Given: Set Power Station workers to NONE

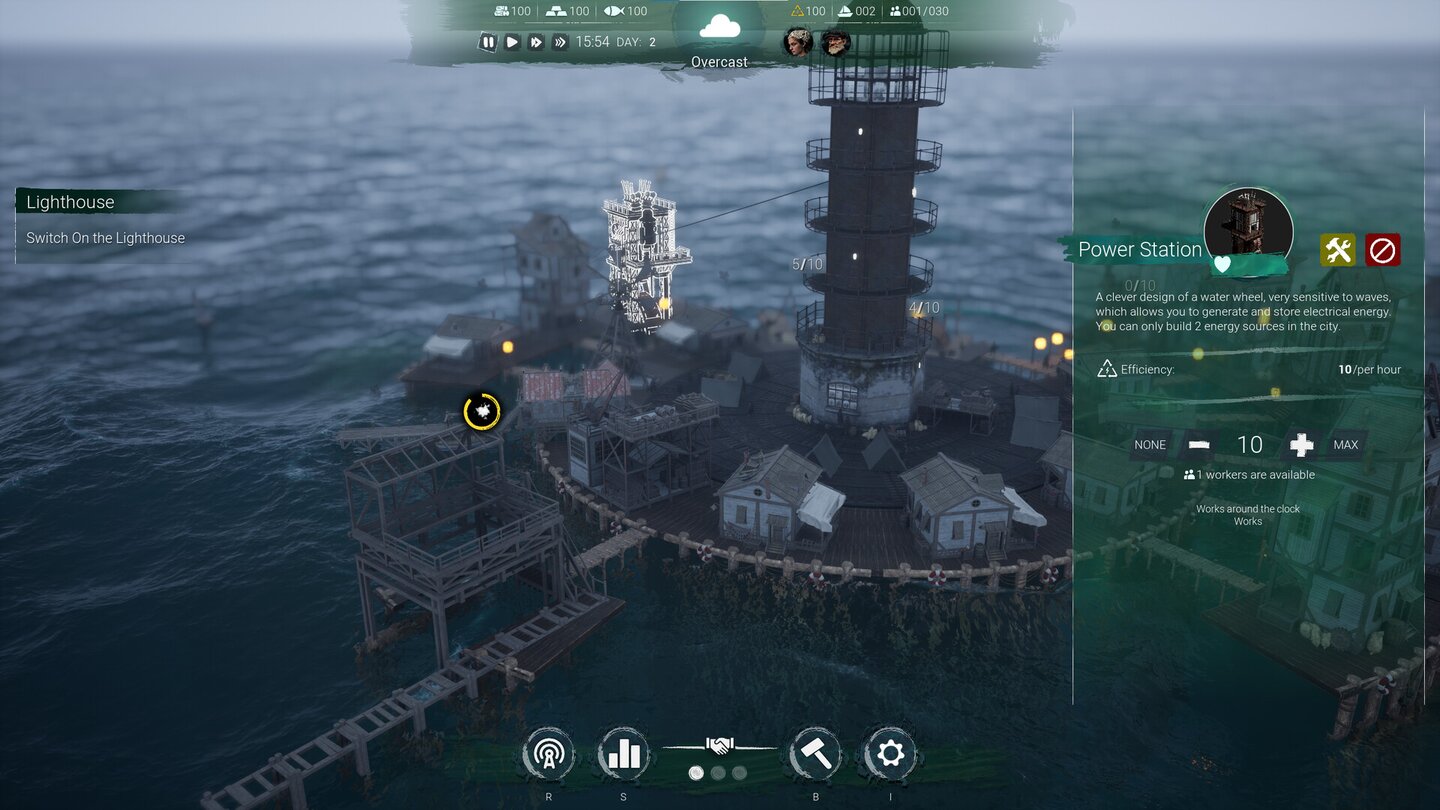Looking at the screenshot, I should coord(1150,445).
